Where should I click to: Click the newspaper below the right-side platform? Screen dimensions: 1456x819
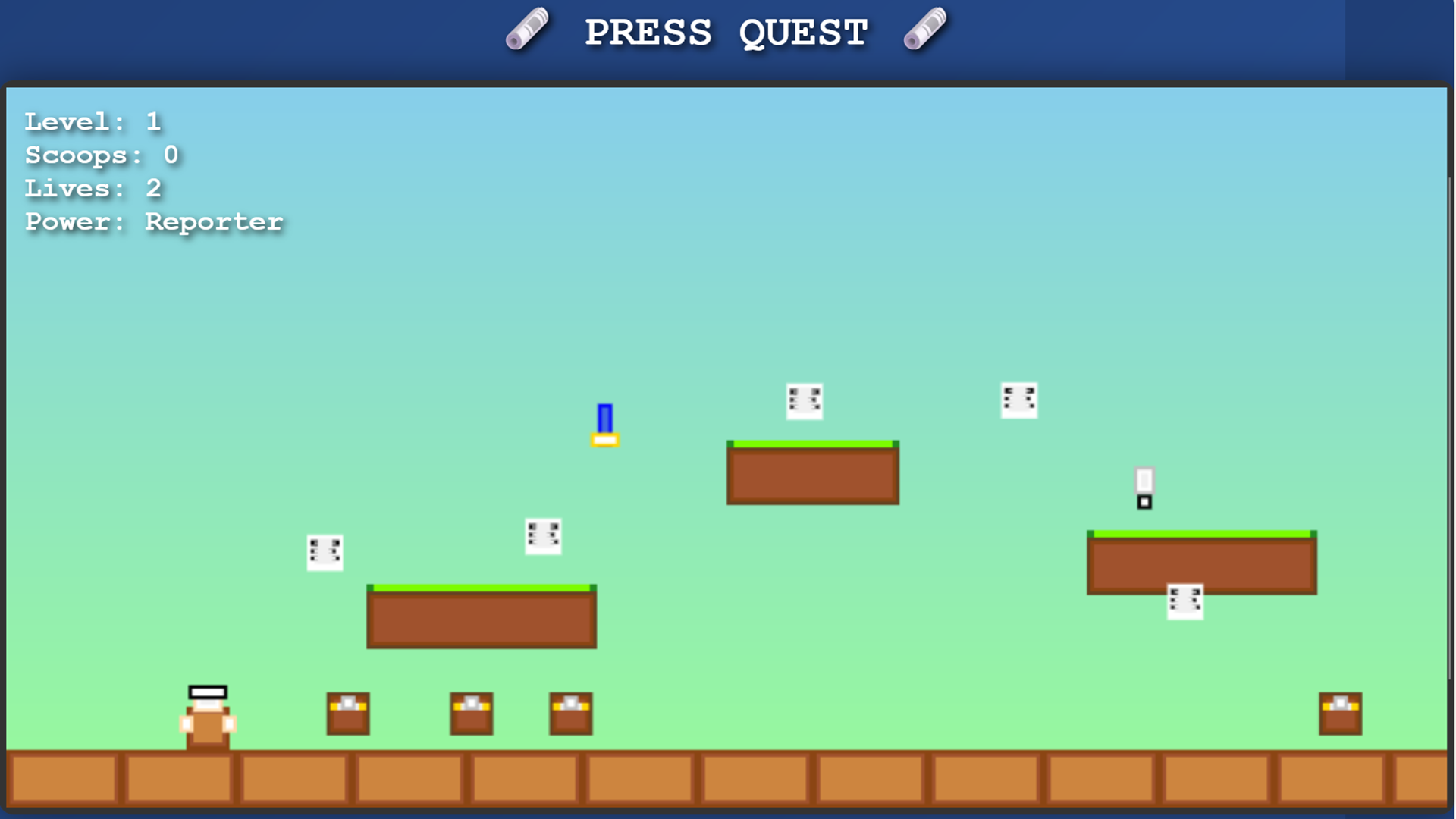pos(1187,603)
